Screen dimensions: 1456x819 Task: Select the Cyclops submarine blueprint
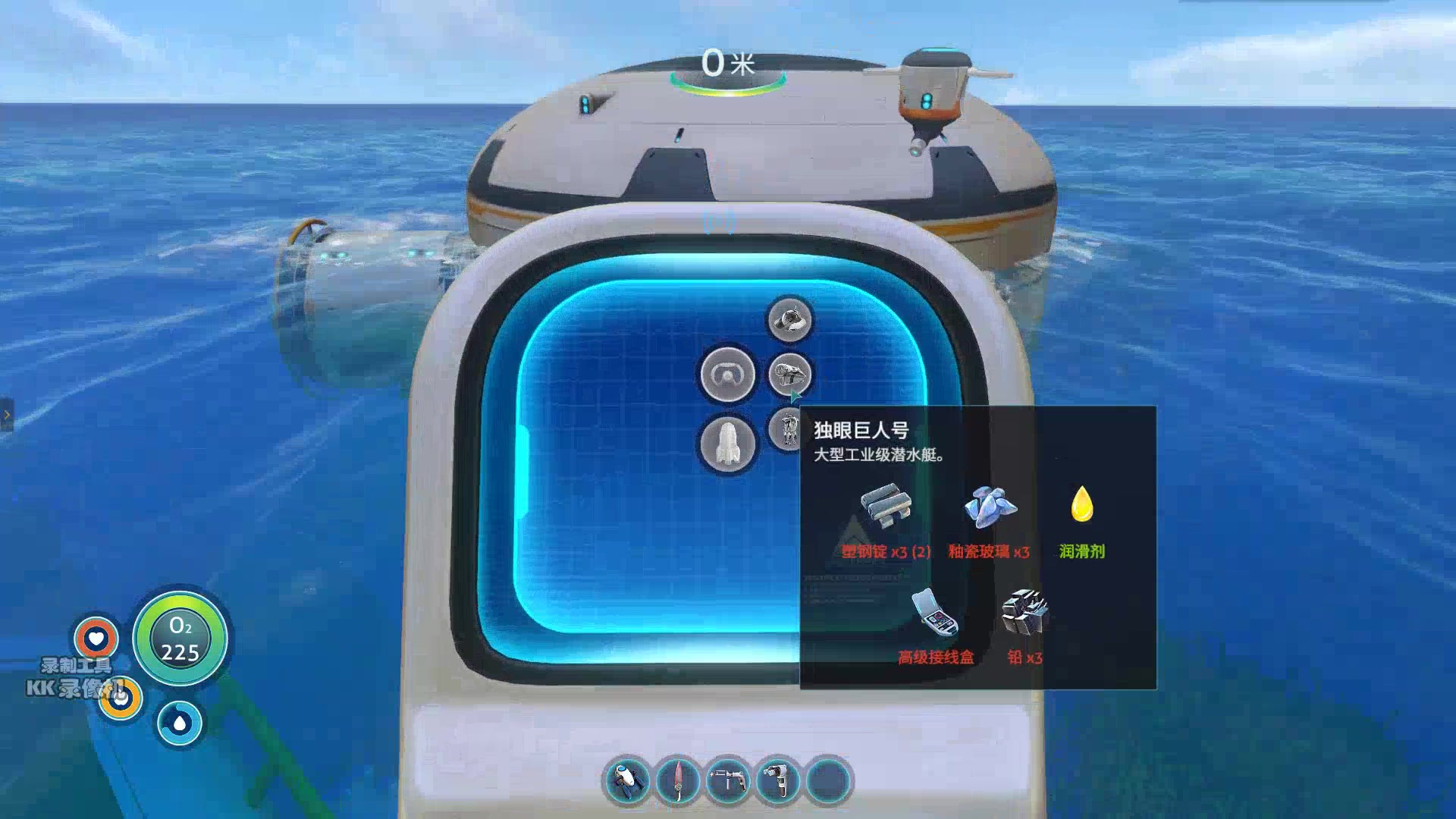tap(789, 375)
